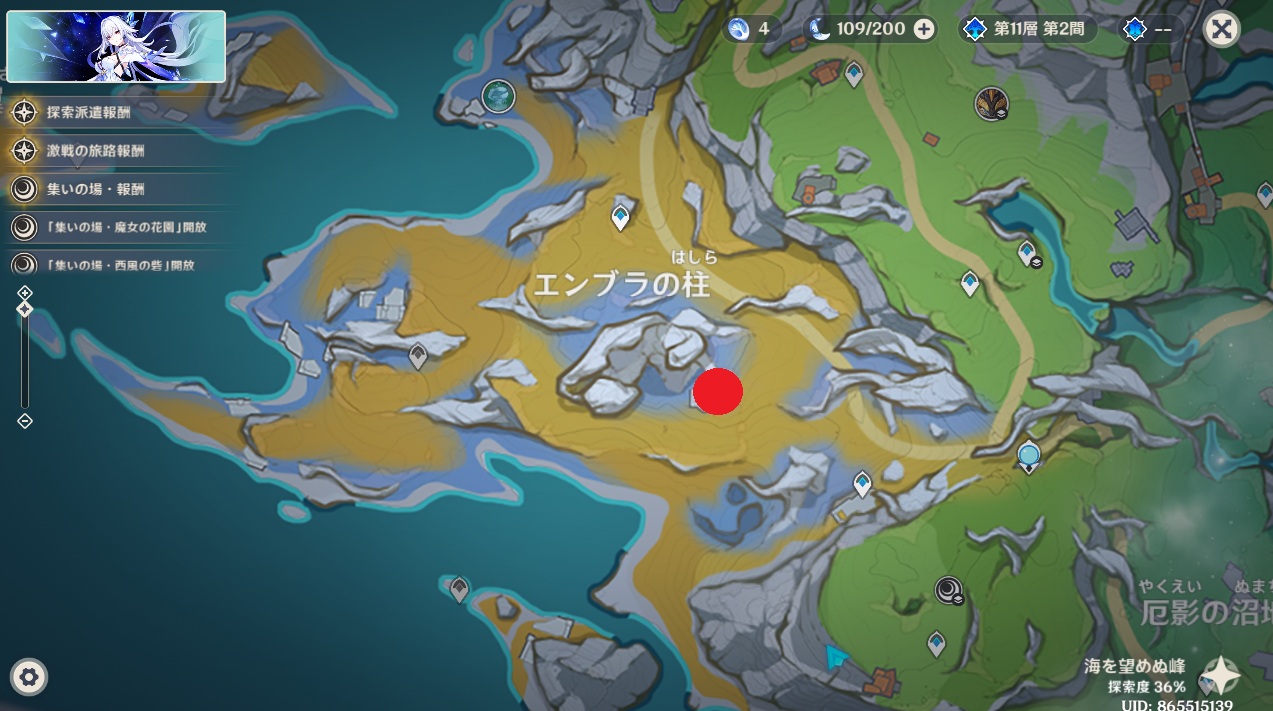Select the teleport waypoint above エンブラの柱 label
Viewport: 1273px width, 711px height.
[x=621, y=216]
